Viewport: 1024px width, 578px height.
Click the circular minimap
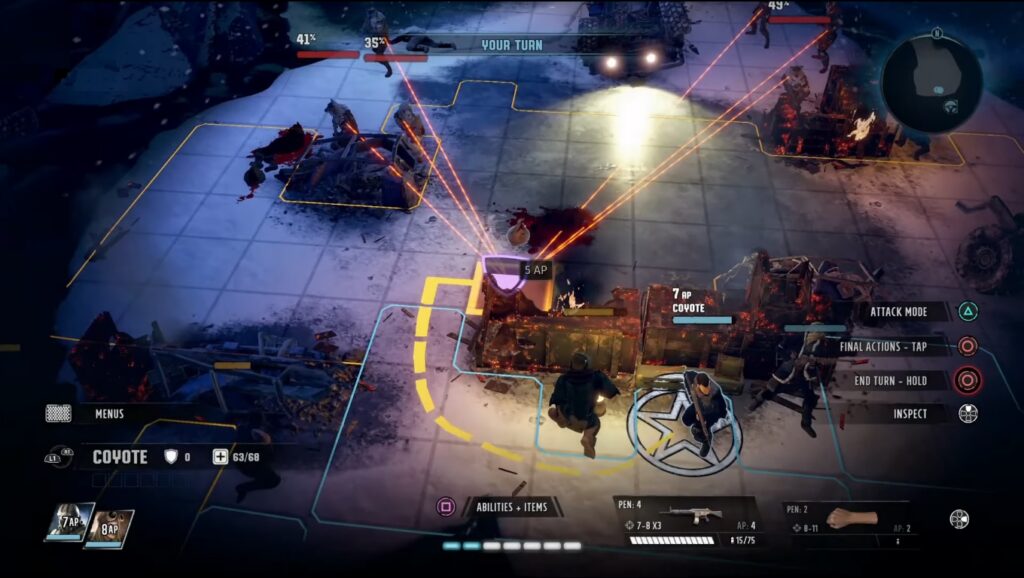pyautogui.click(x=931, y=84)
